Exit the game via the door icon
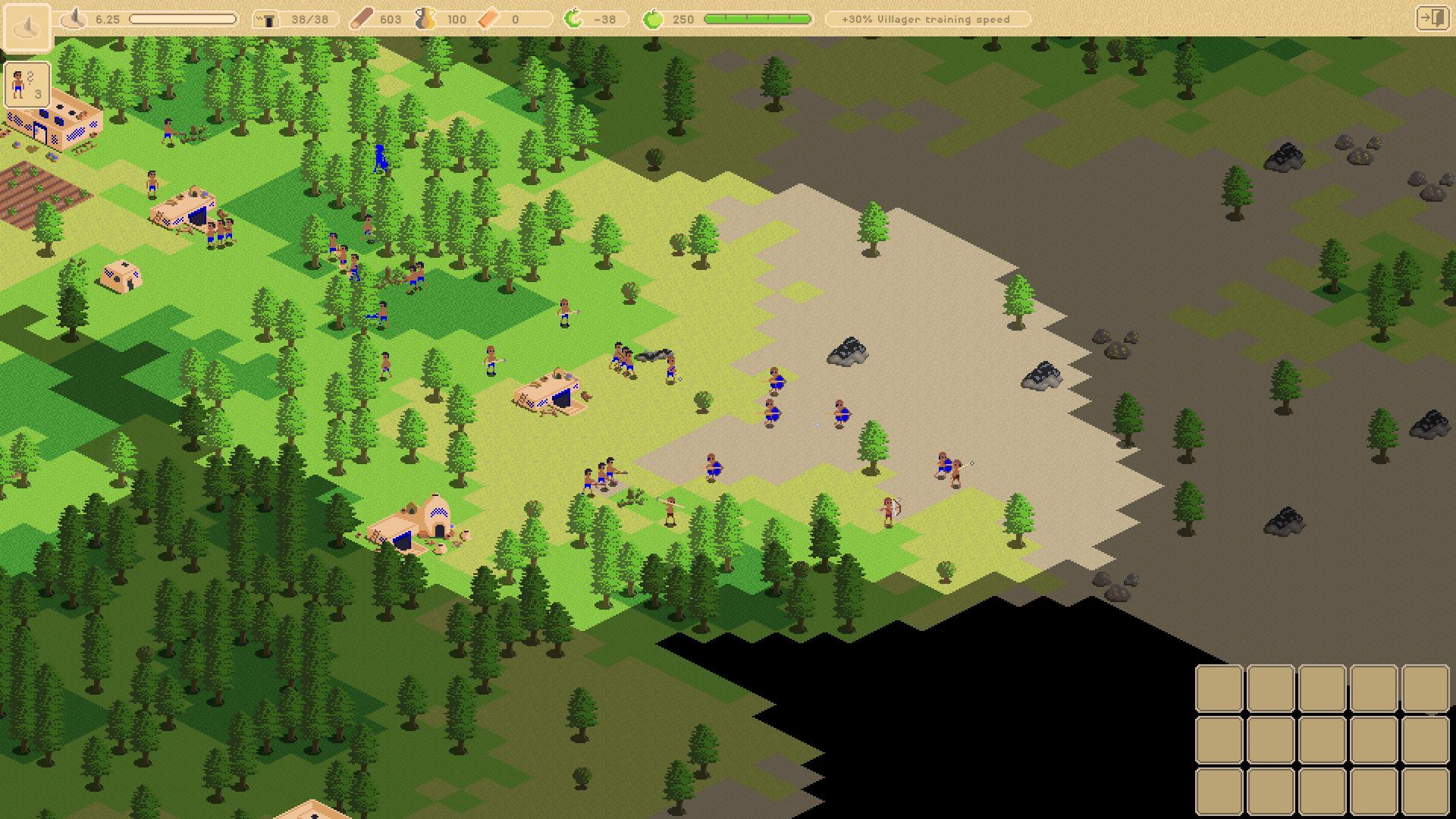 [x=1432, y=18]
